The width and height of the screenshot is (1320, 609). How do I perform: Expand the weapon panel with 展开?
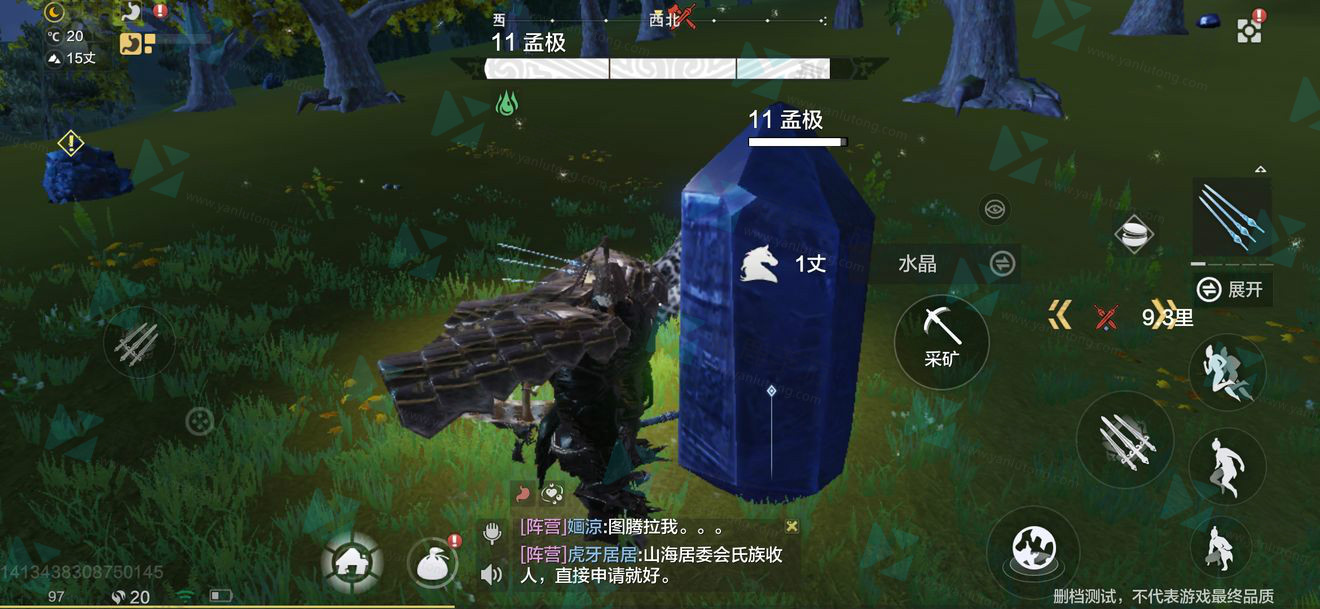point(1234,290)
